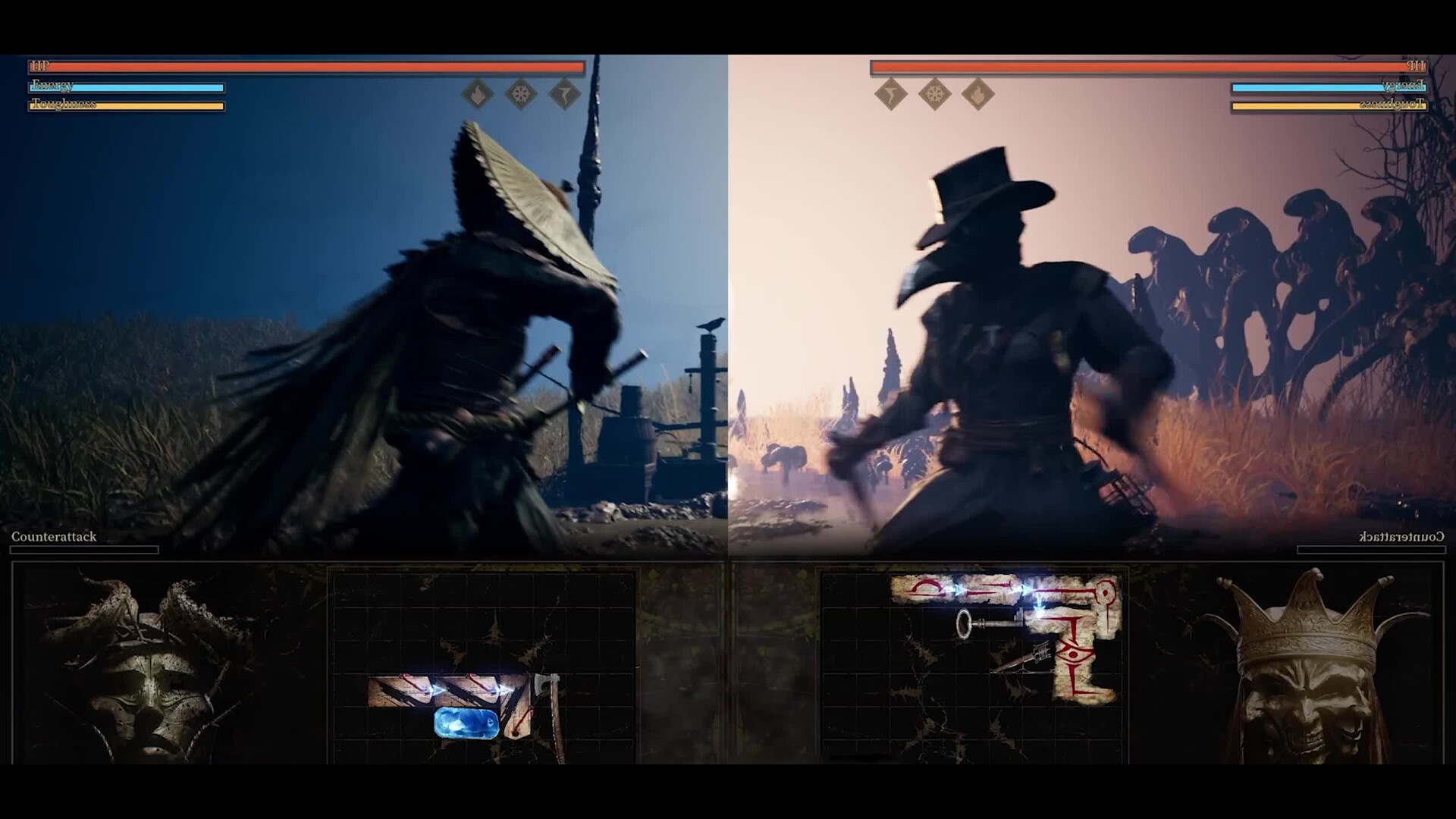This screenshot has width=1456, height=819.
Task: Select the left player's frost snowflake icon
Action: point(521,95)
